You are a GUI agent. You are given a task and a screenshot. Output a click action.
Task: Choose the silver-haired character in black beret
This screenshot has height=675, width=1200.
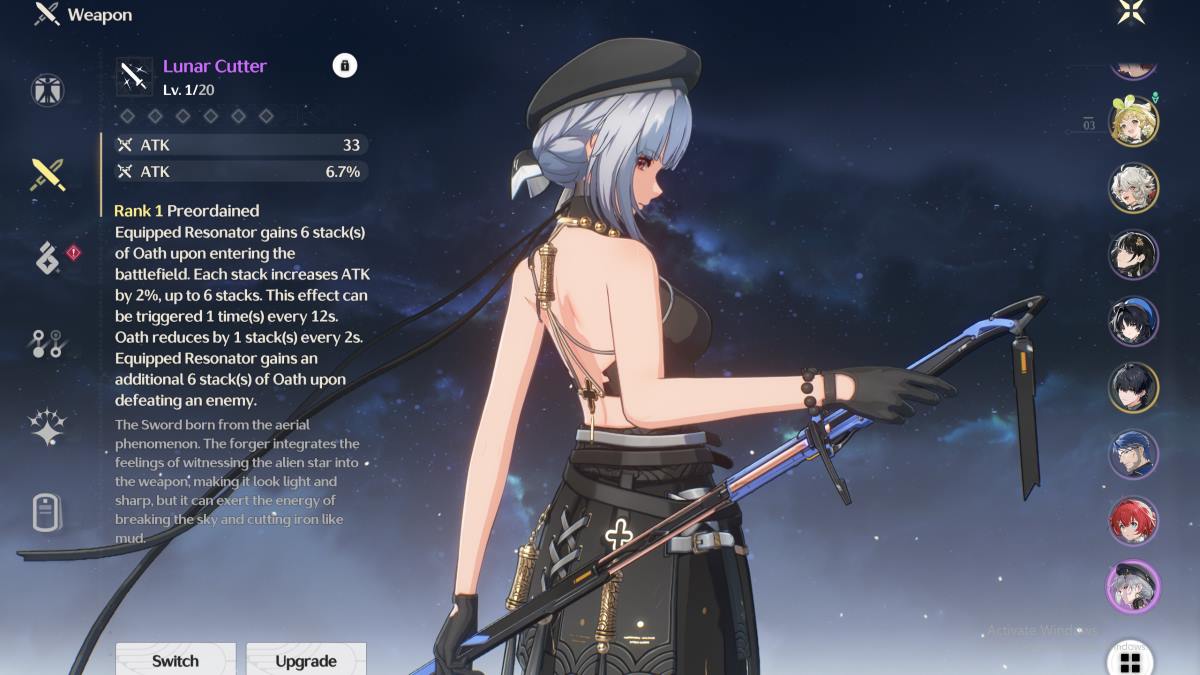pyautogui.click(x=1133, y=587)
